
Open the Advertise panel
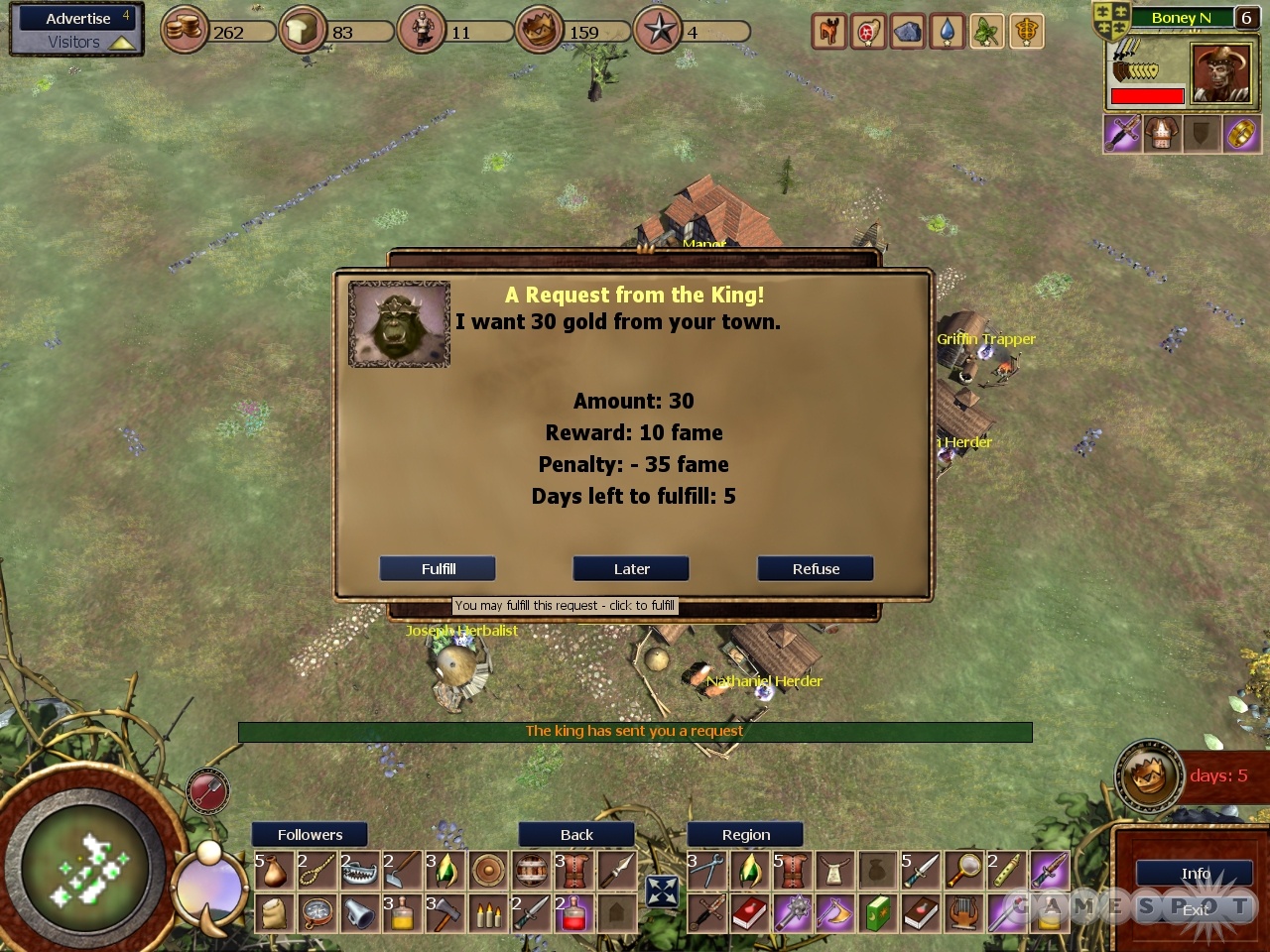tap(78, 19)
